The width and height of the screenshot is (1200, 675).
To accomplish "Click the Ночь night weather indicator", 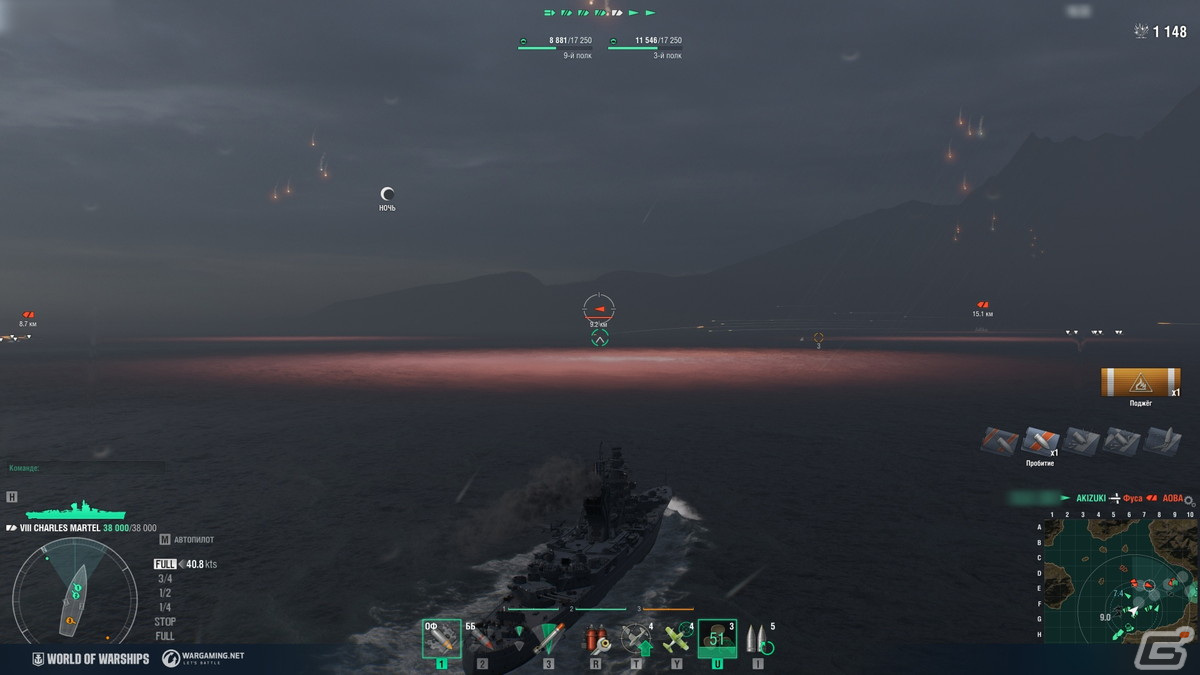I will pos(387,195).
